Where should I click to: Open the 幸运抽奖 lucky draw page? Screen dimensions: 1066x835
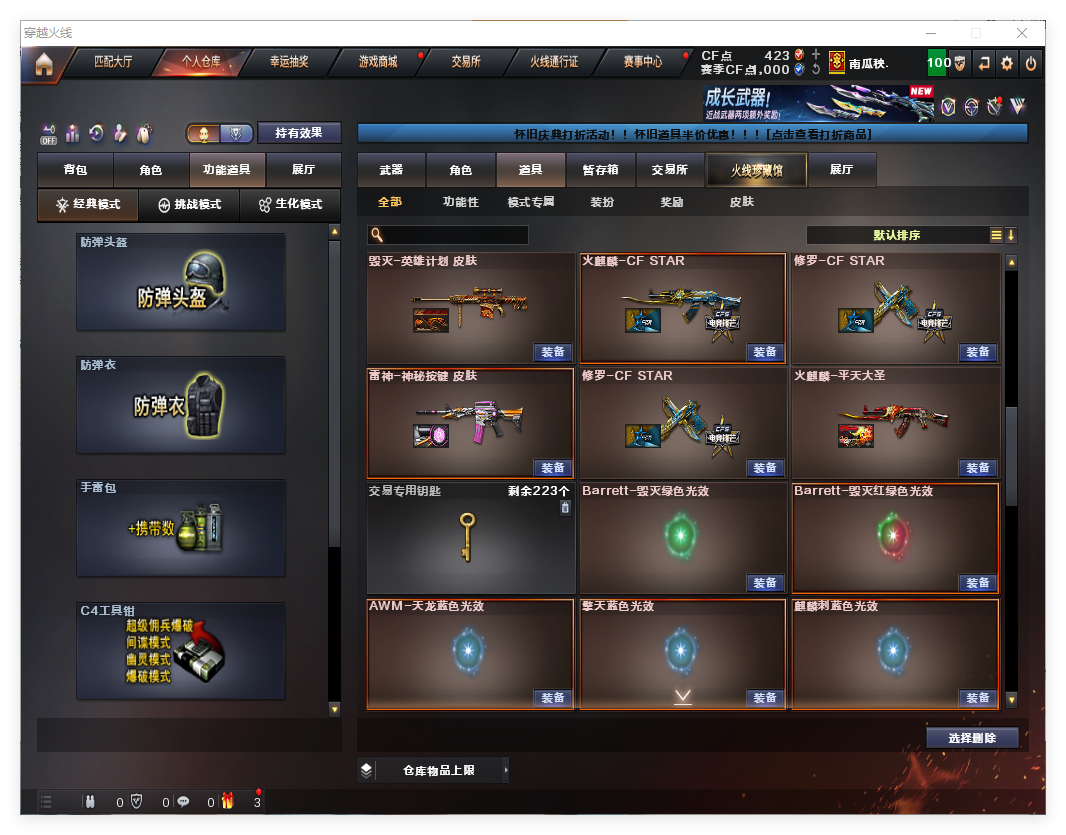[289, 62]
